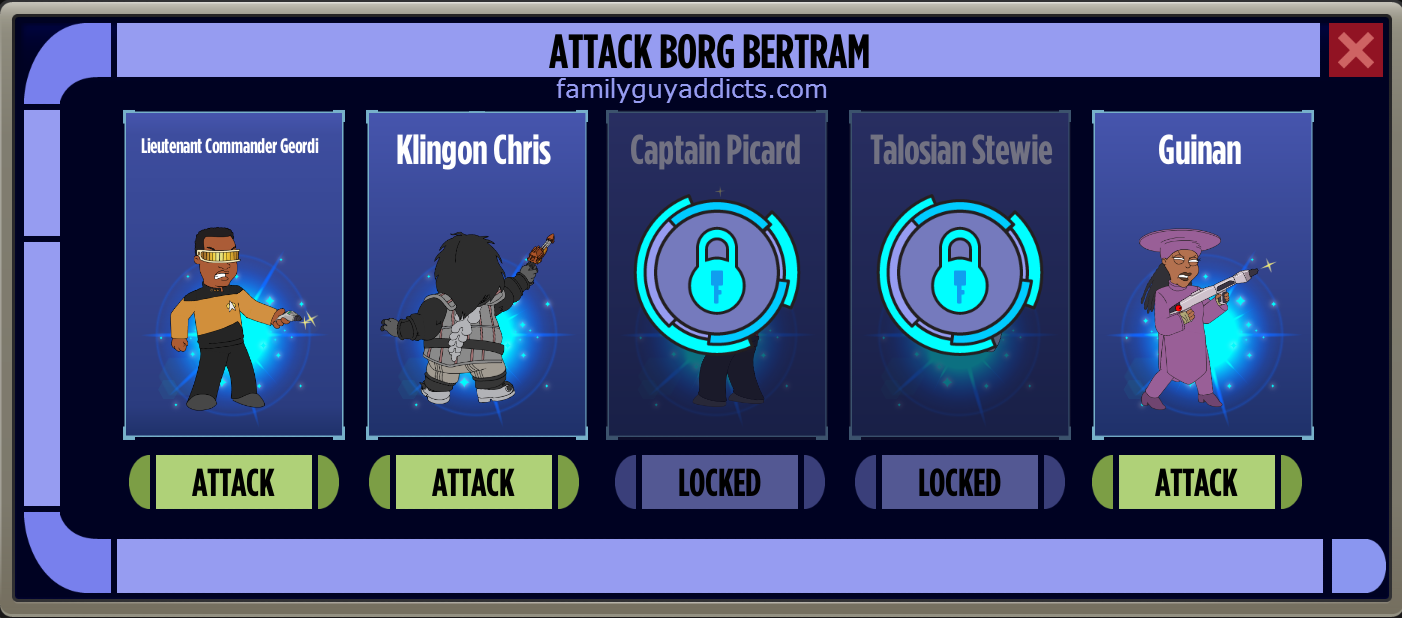Image resolution: width=1402 pixels, height=618 pixels.
Task: Select the Guinan character card
Action: [1202, 275]
